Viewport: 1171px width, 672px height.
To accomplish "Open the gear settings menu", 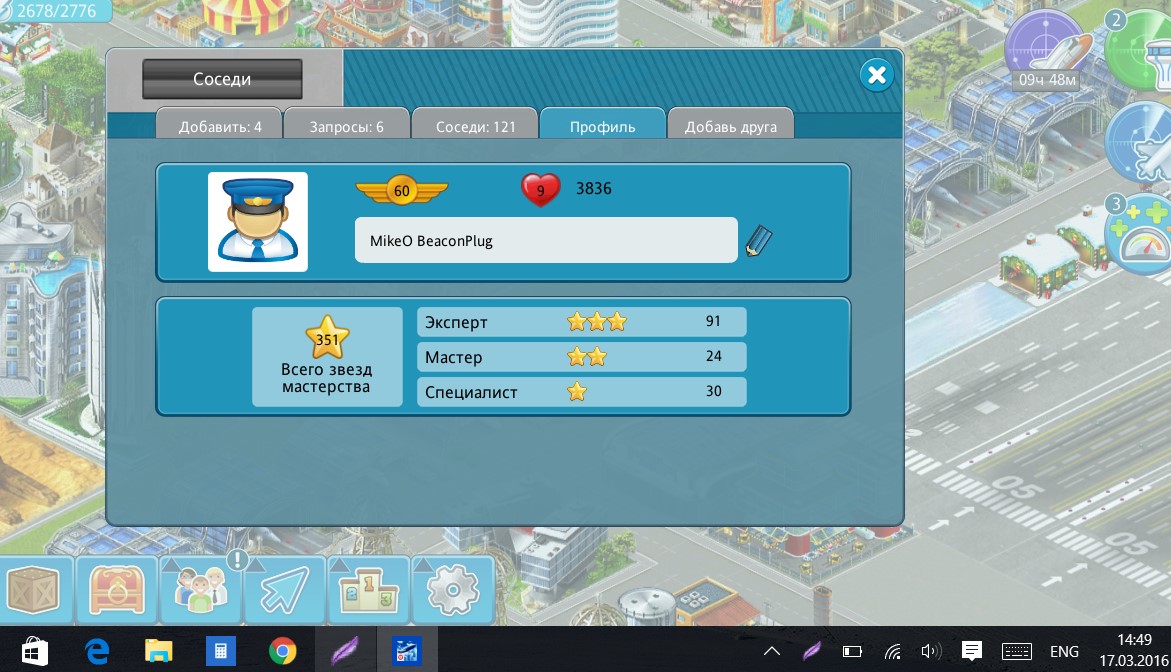I will [453, 591].
